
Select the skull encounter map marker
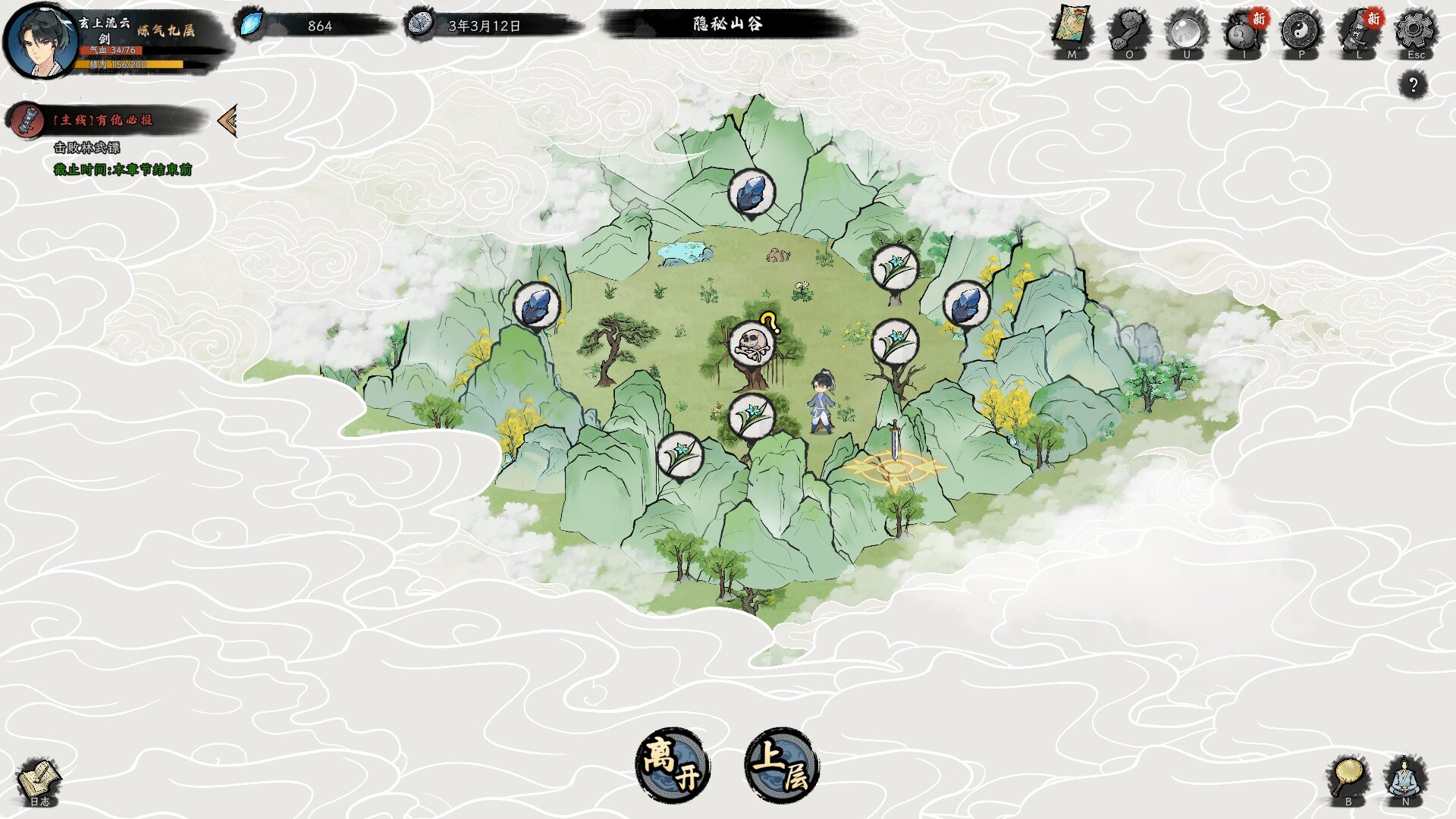(752, 343)
